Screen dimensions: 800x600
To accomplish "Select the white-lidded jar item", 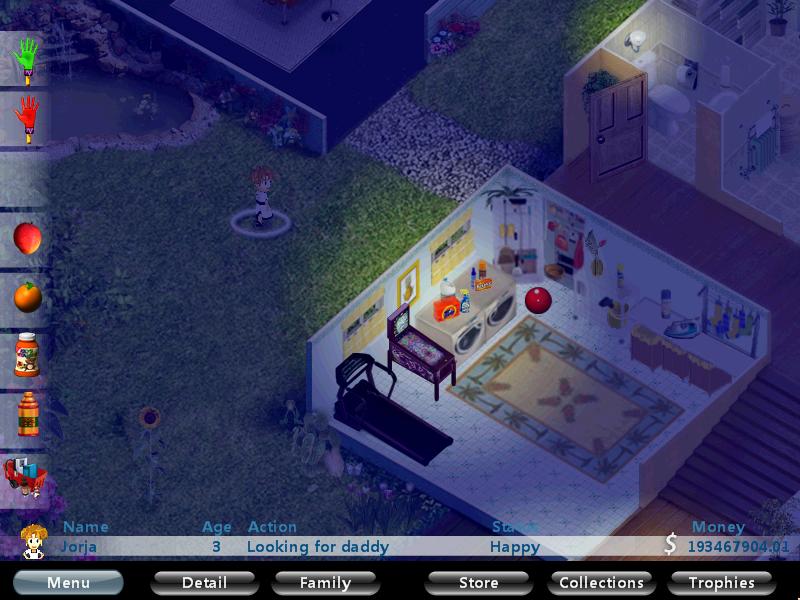I will click(x=27, y=355).
